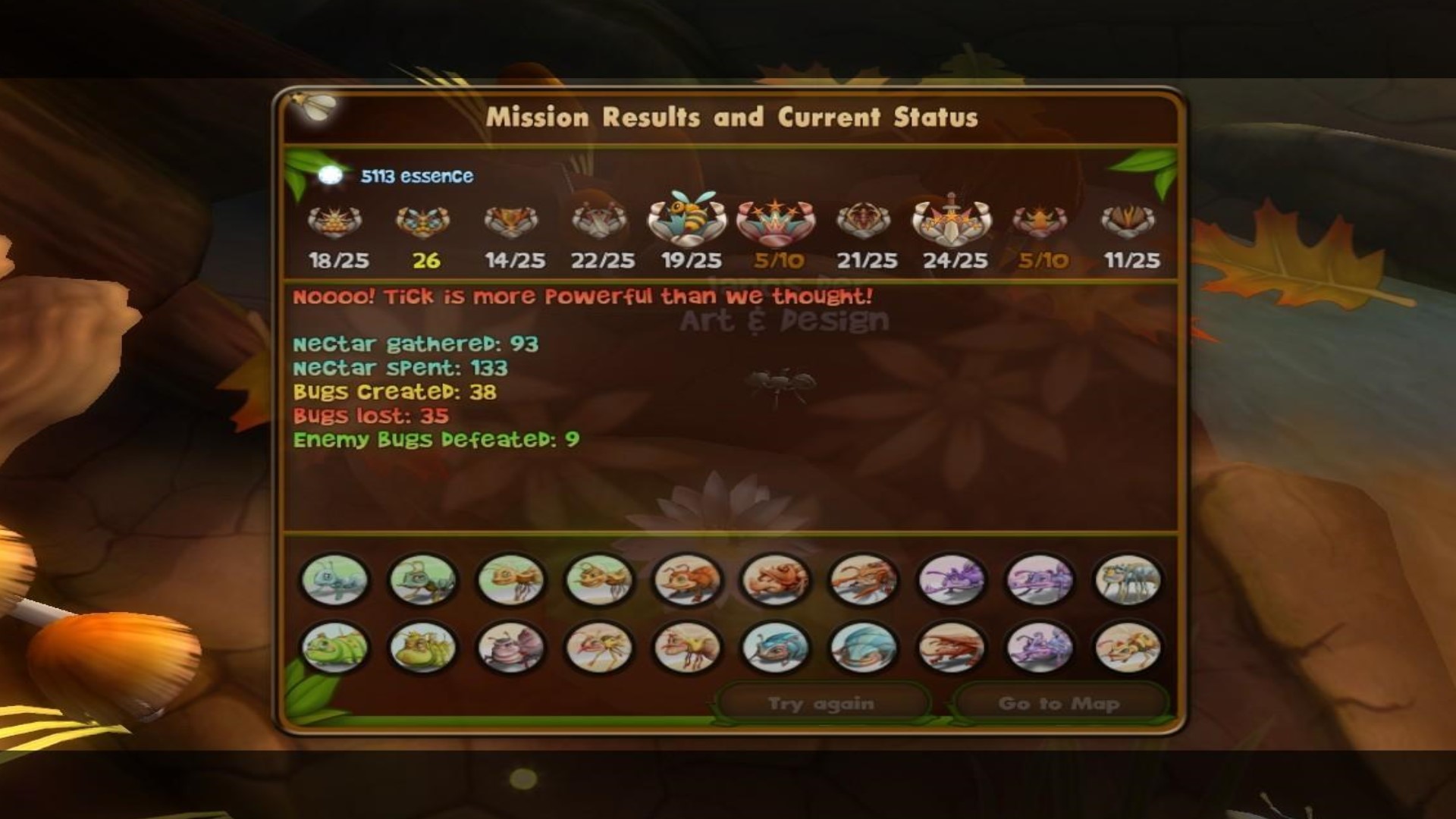Image resolution: width=1456 pixels, height=819 pixels.
Task: Choose the green caterpillar portrait
Action: 334,648
